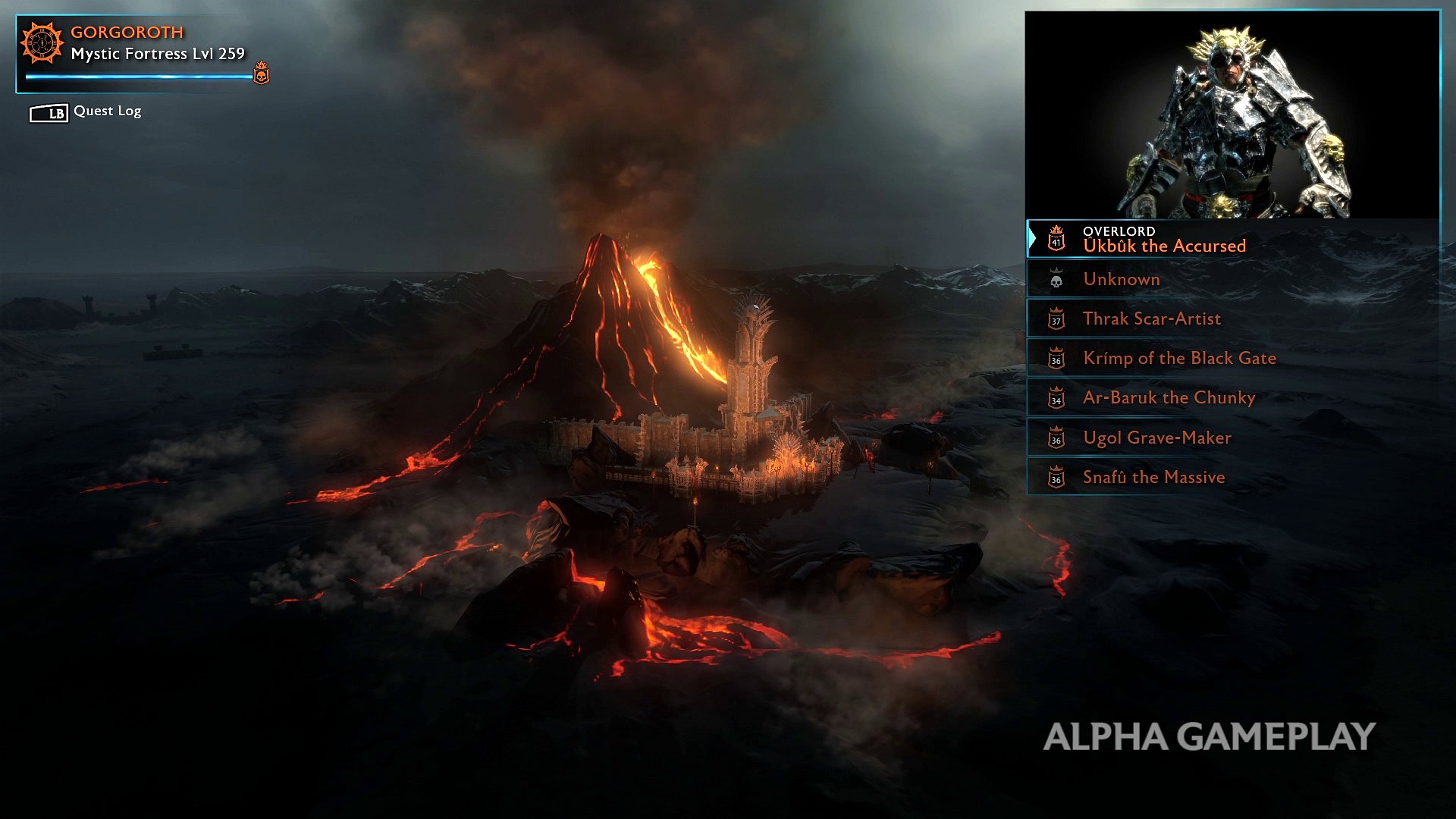The image size is (1456, 819).
Task: Open the Quest Log
Action: [86, 111]
